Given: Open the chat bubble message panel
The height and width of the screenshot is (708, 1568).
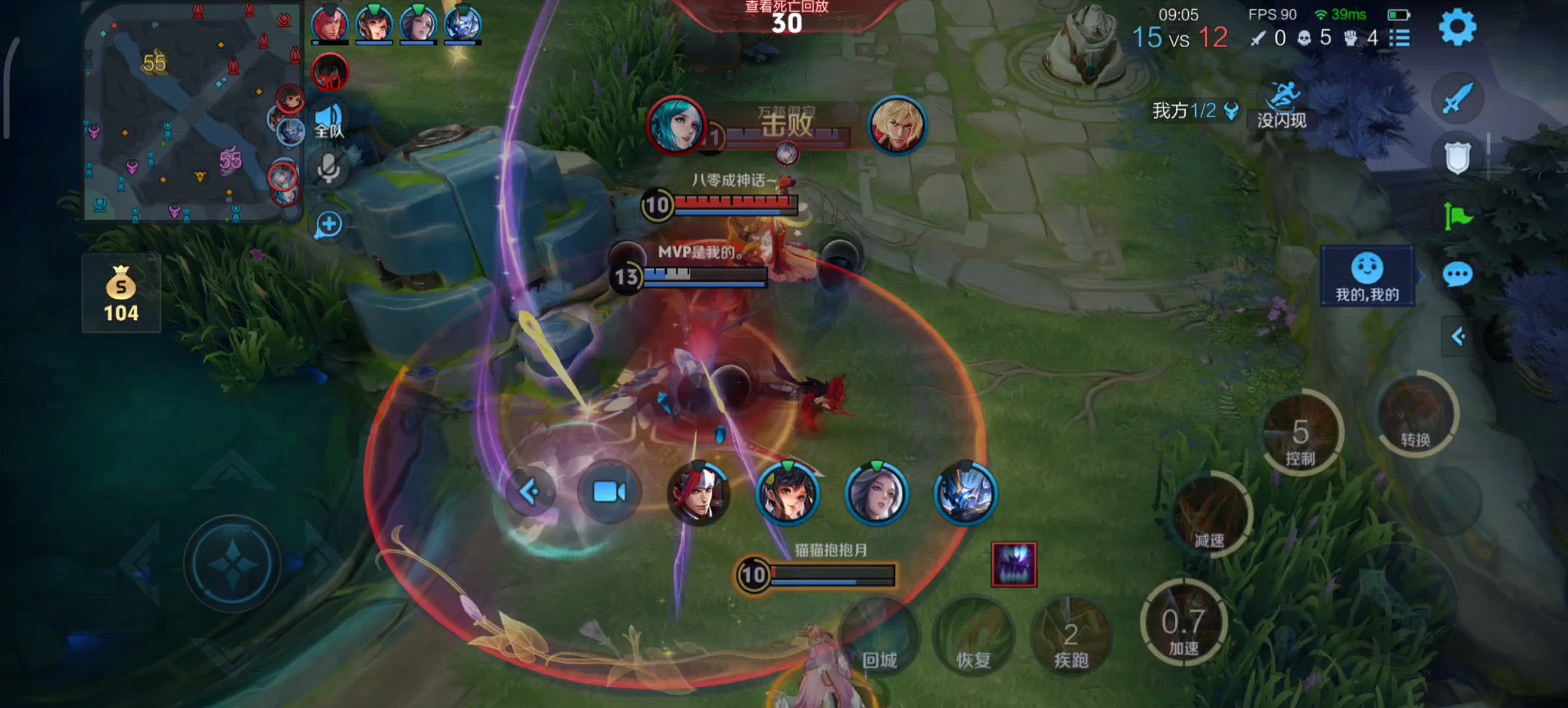Looking at the screenshot, I should [1457, 275].
